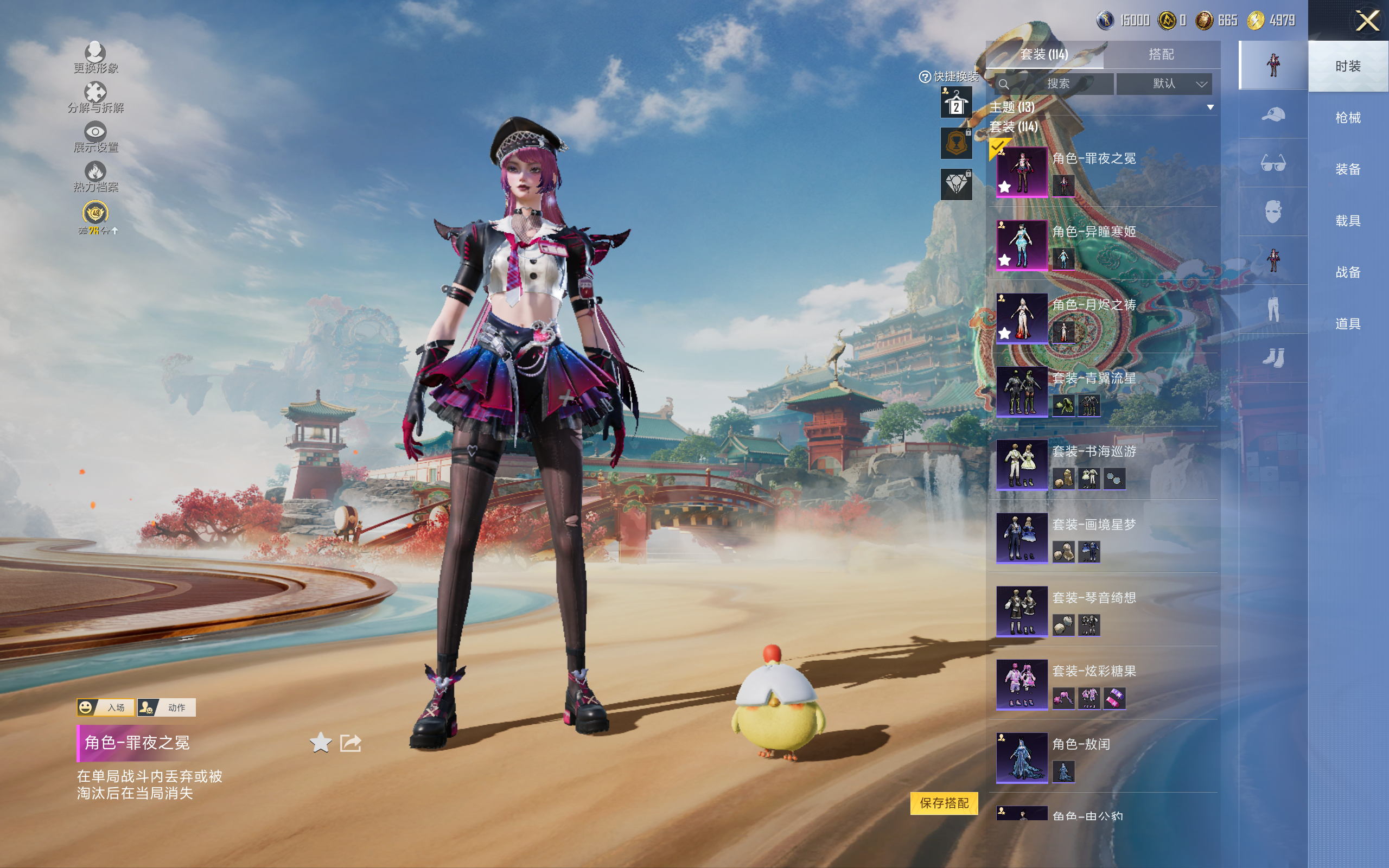Open the 默认 sort dropdown
The width and height of the screenshot is (1389, 868).
1164,84
